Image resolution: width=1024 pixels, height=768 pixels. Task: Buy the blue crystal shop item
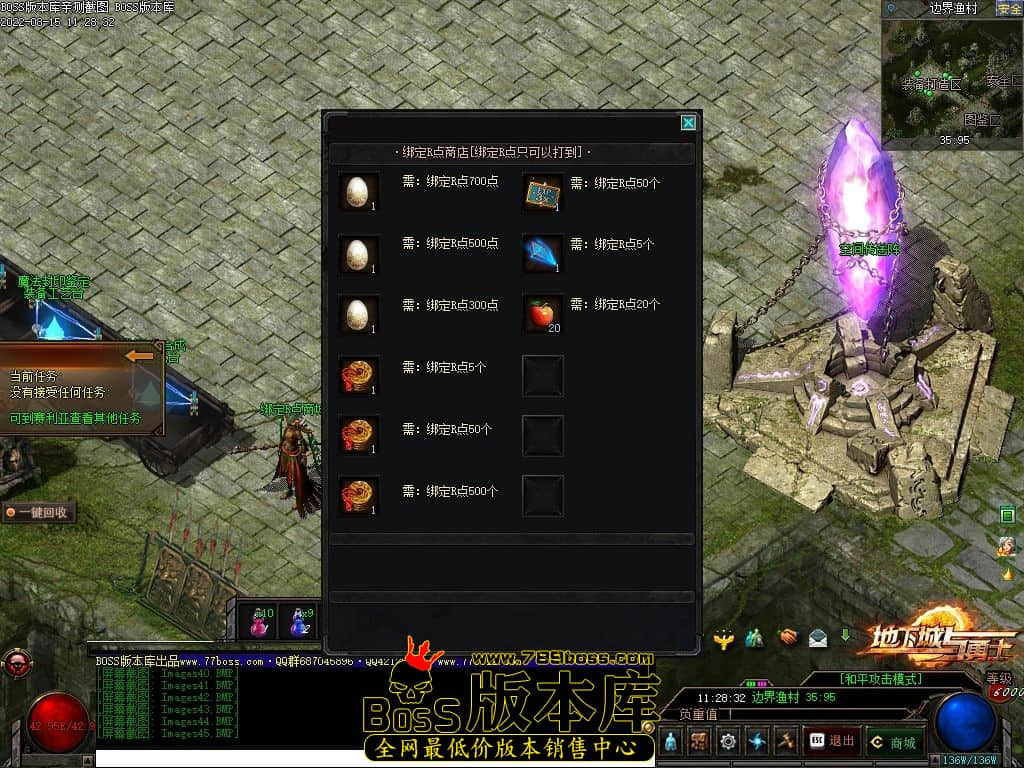[x=543, y=253]
